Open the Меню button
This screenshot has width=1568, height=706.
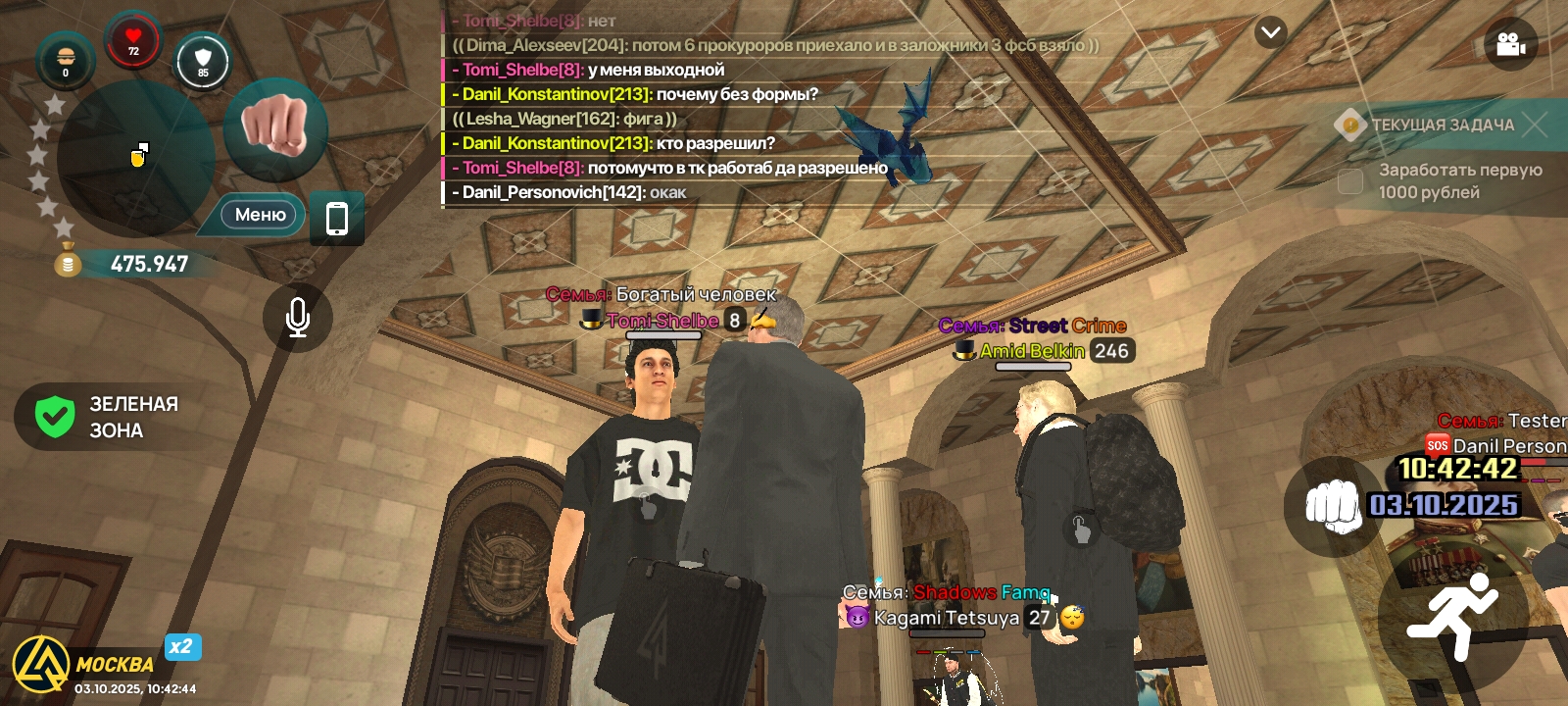pos(257,215)
